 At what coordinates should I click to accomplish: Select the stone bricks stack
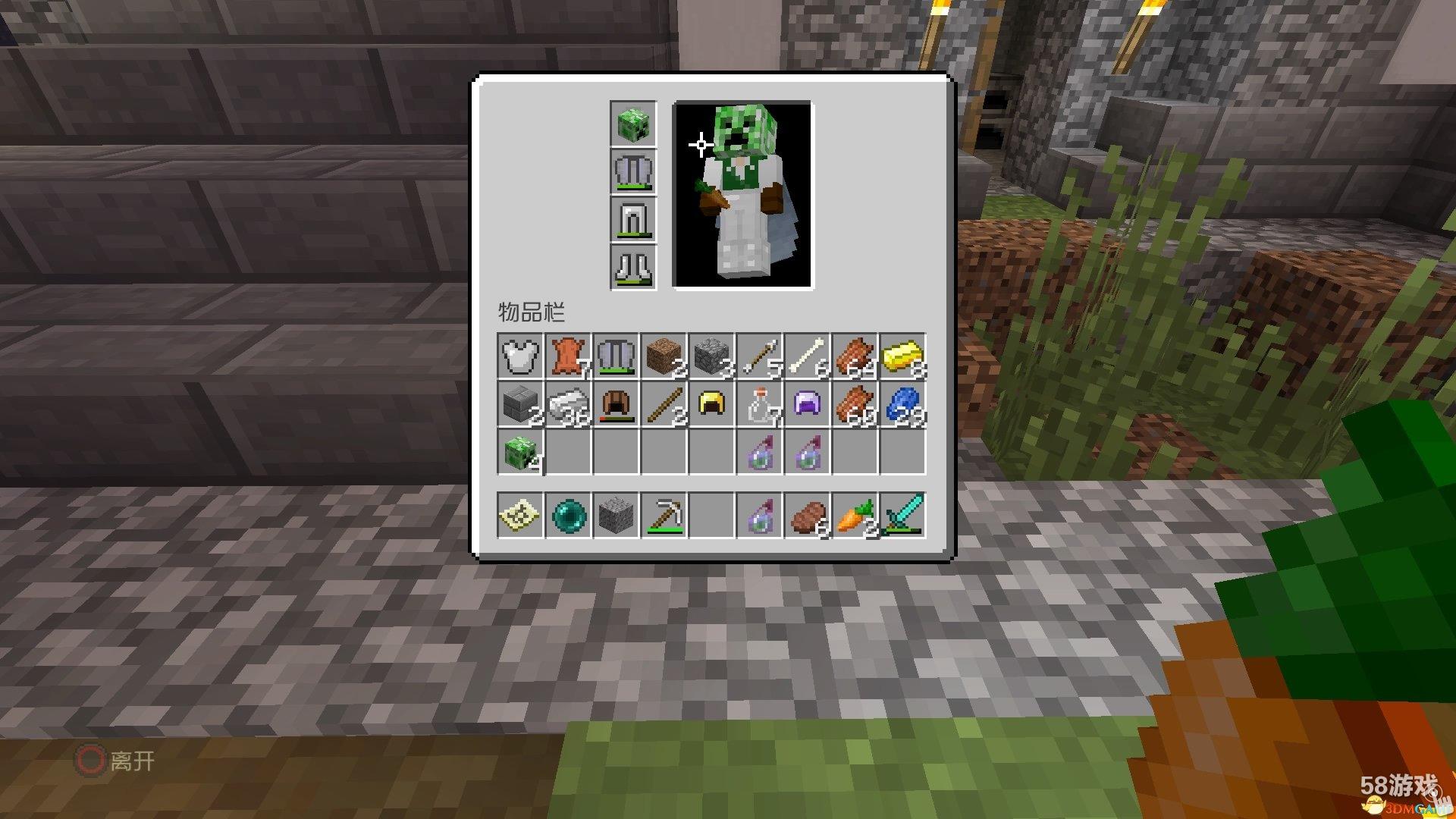[x=521, y=403]
